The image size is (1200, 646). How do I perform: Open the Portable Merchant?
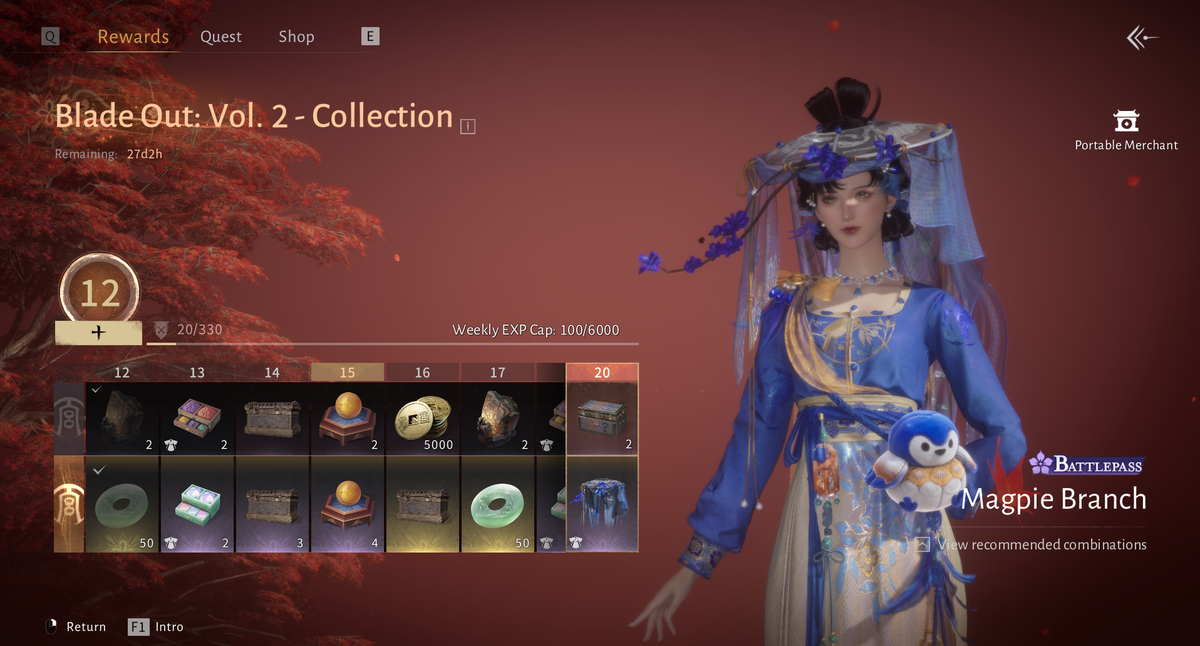point(1126,130)
